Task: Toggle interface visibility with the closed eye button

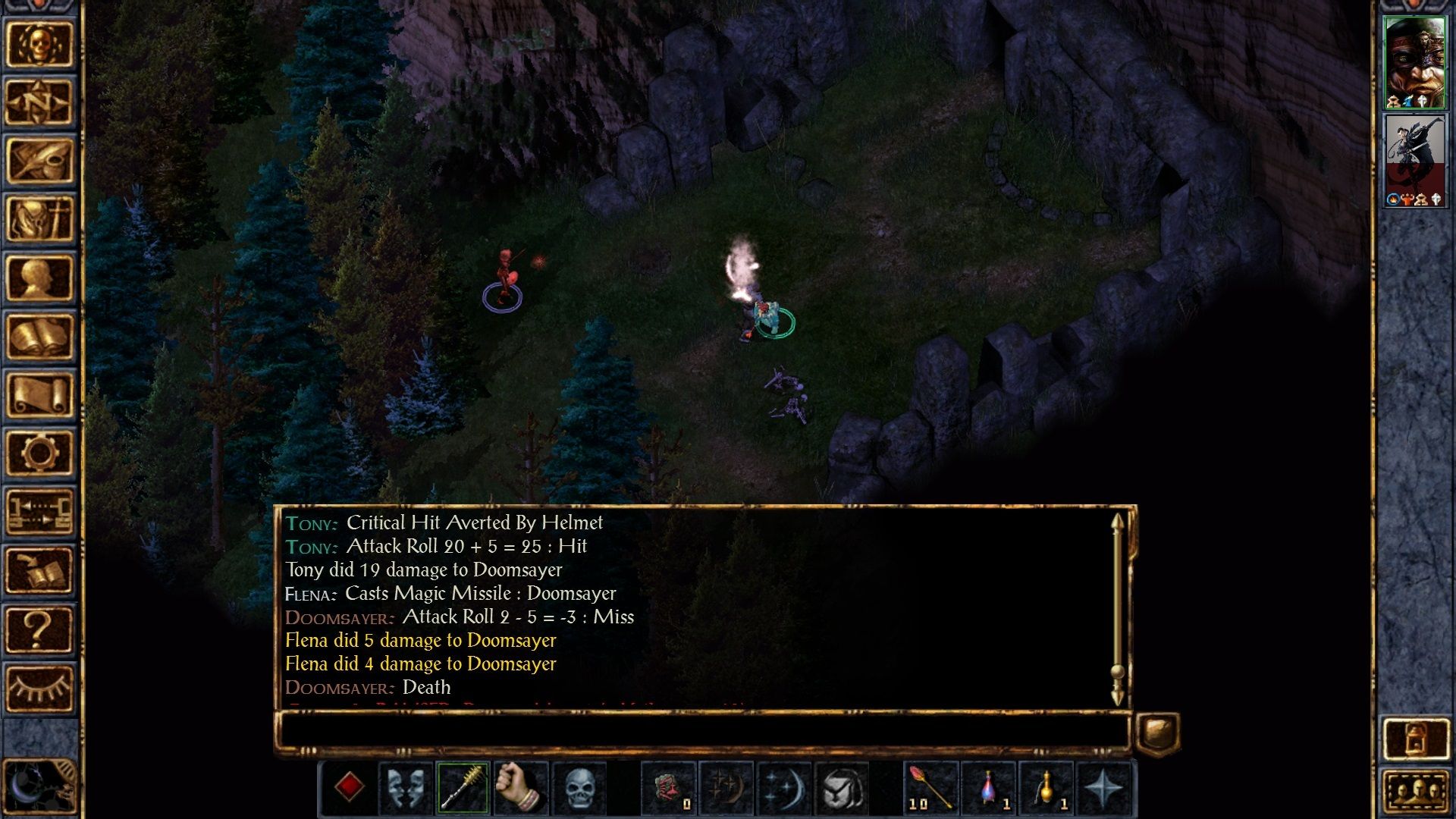Action: [x=39, y=688]
